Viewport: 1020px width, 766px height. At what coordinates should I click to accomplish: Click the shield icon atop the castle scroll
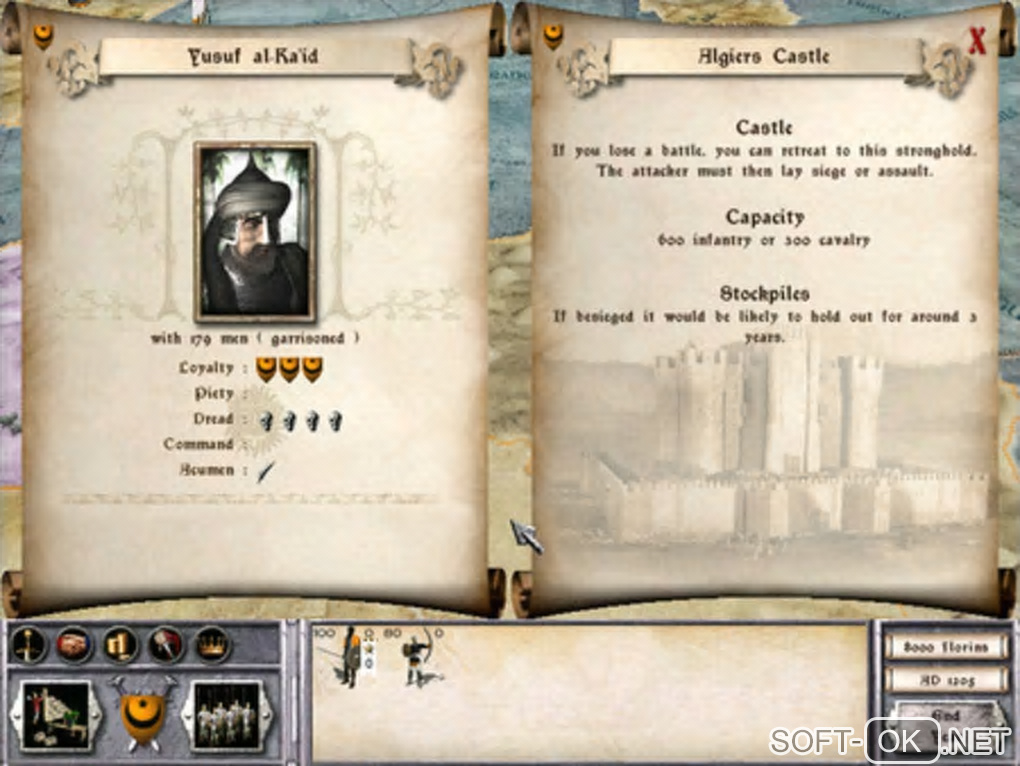click(x=552, y=38)
